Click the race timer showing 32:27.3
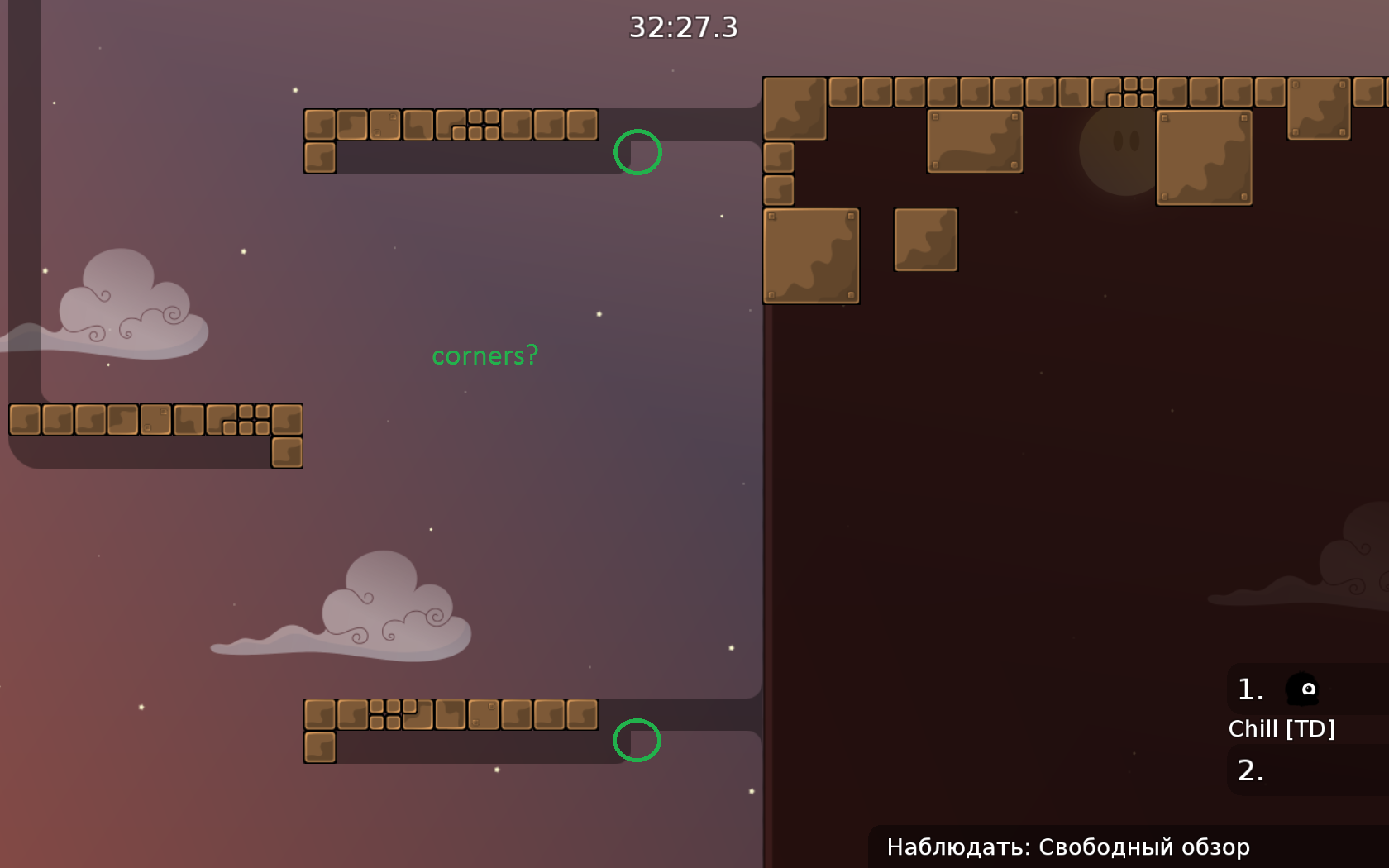 pos(682,27)
